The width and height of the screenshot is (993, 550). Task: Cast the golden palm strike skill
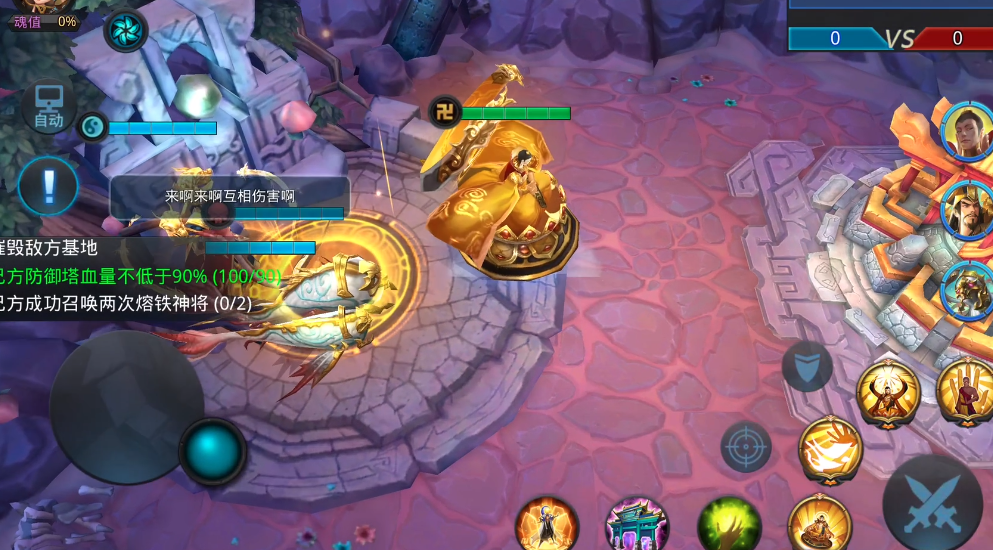click(830, 450)
